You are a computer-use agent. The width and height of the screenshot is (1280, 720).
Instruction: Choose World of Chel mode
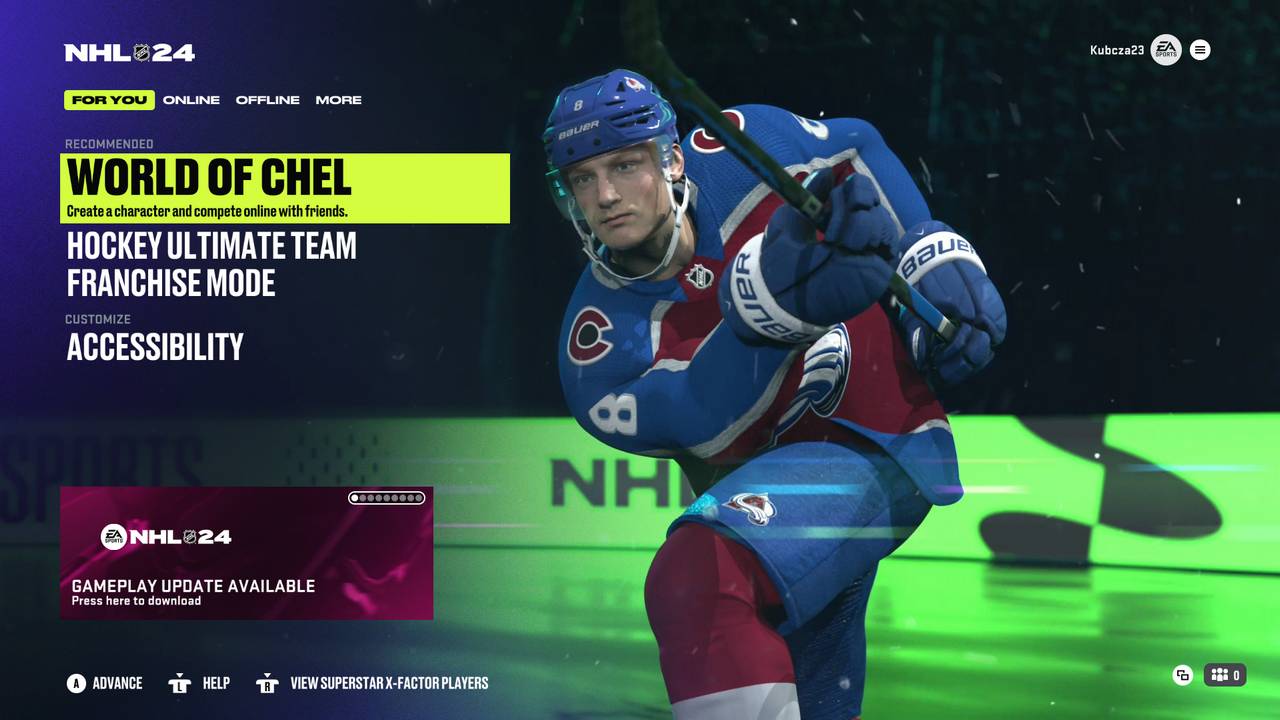(285, 187)
